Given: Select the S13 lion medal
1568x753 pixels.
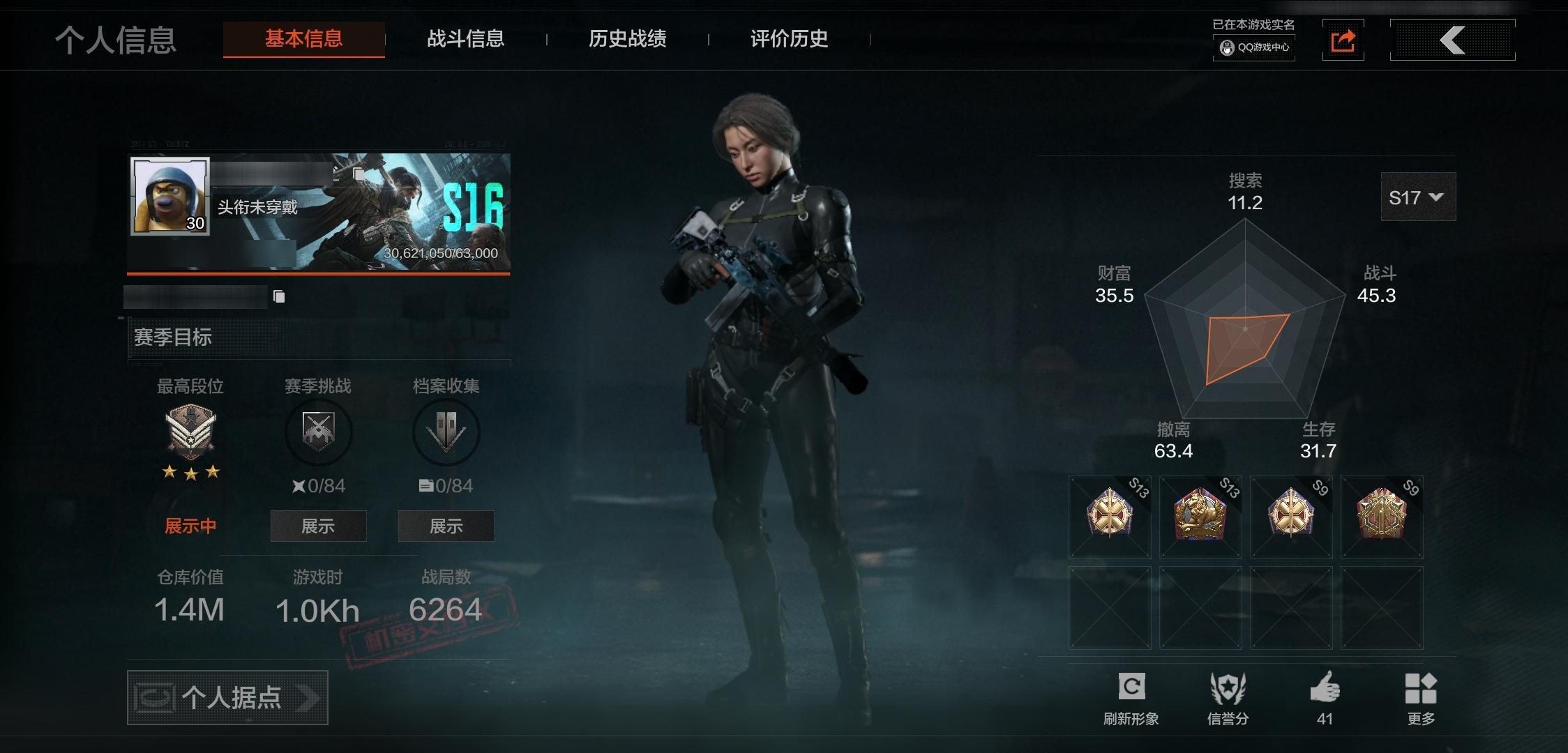Looking at the screenshot, I should point(1200,517).
